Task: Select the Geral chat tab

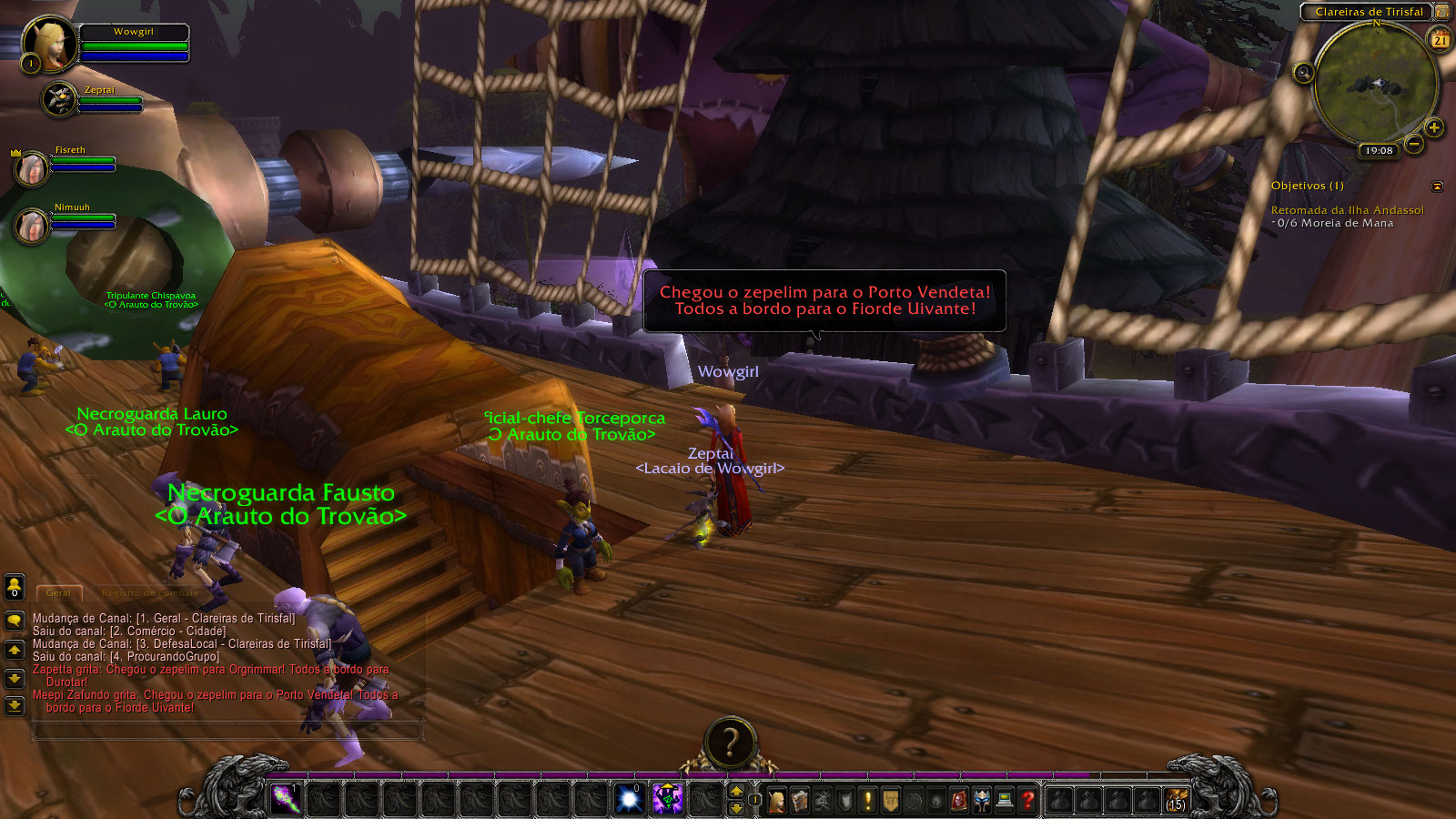Action: point(59,593)
